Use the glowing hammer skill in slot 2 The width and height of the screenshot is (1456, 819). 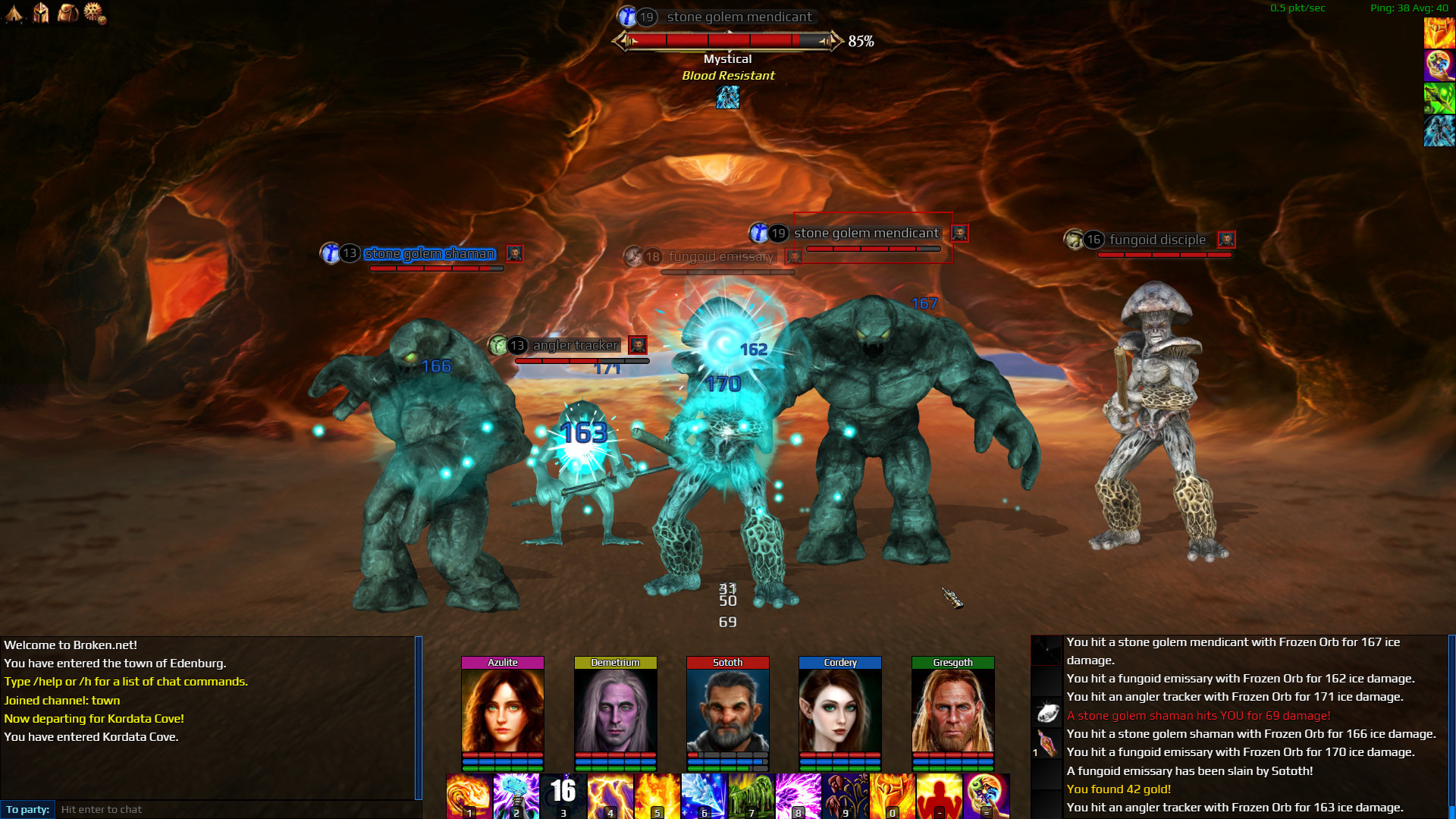click(516, 795)
